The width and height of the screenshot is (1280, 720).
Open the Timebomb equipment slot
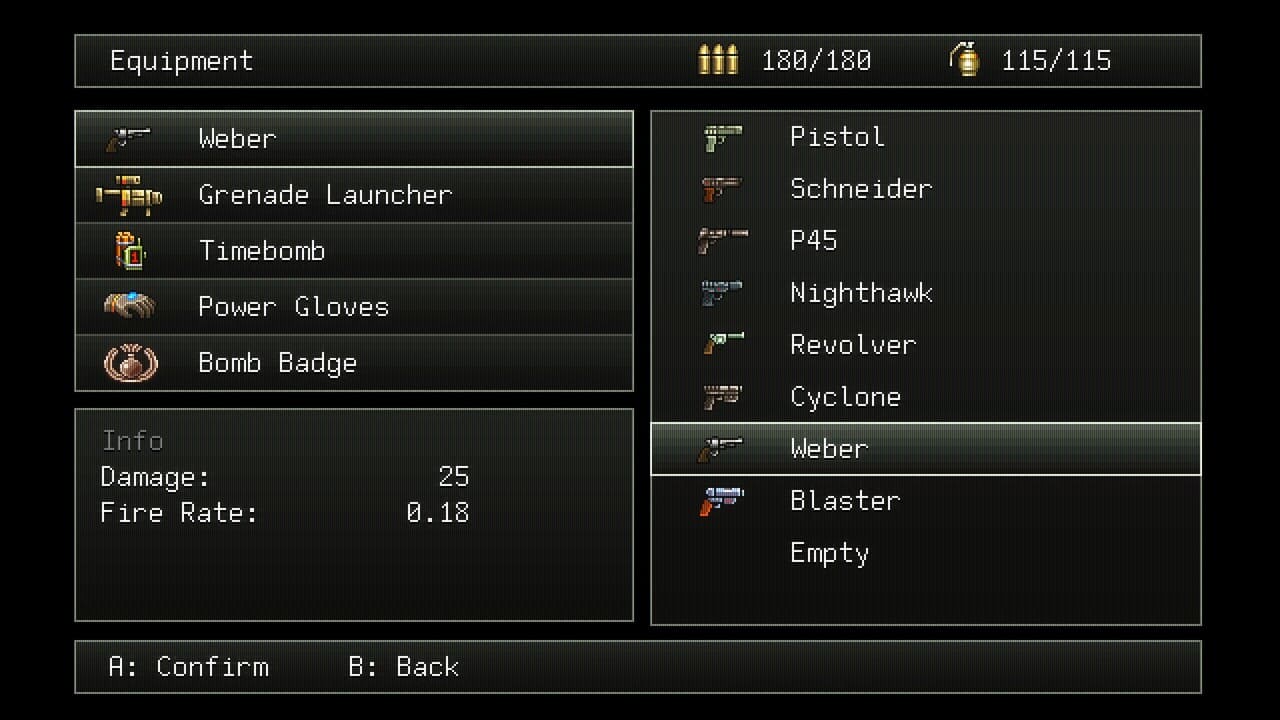pyautogui.click(x=261, y=251)
